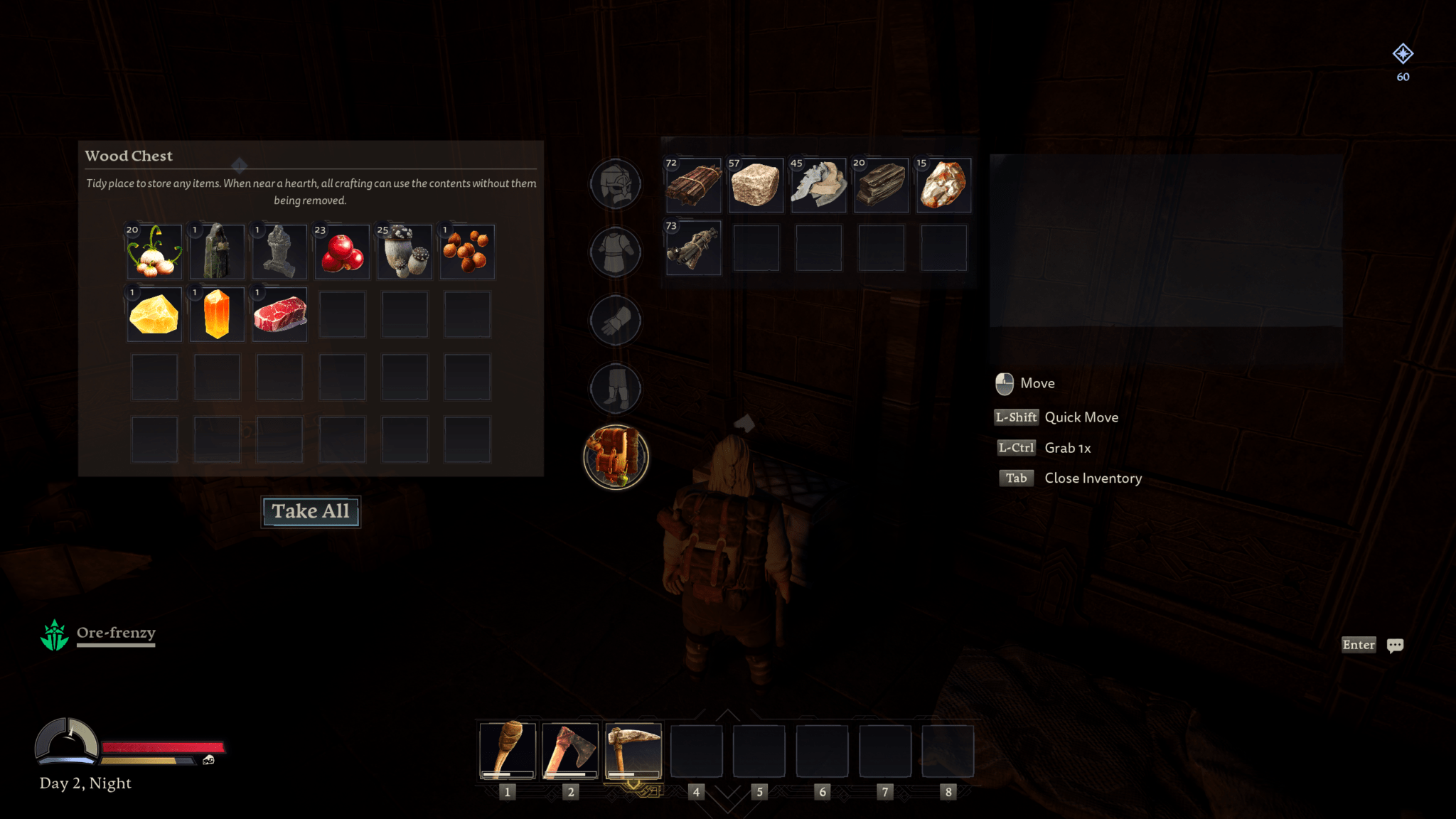This screenshot has width=1456, height=819.
Task: Pick the yellow gem chunk in the chest
Action: pyautogui.click(x=154, y=315)
